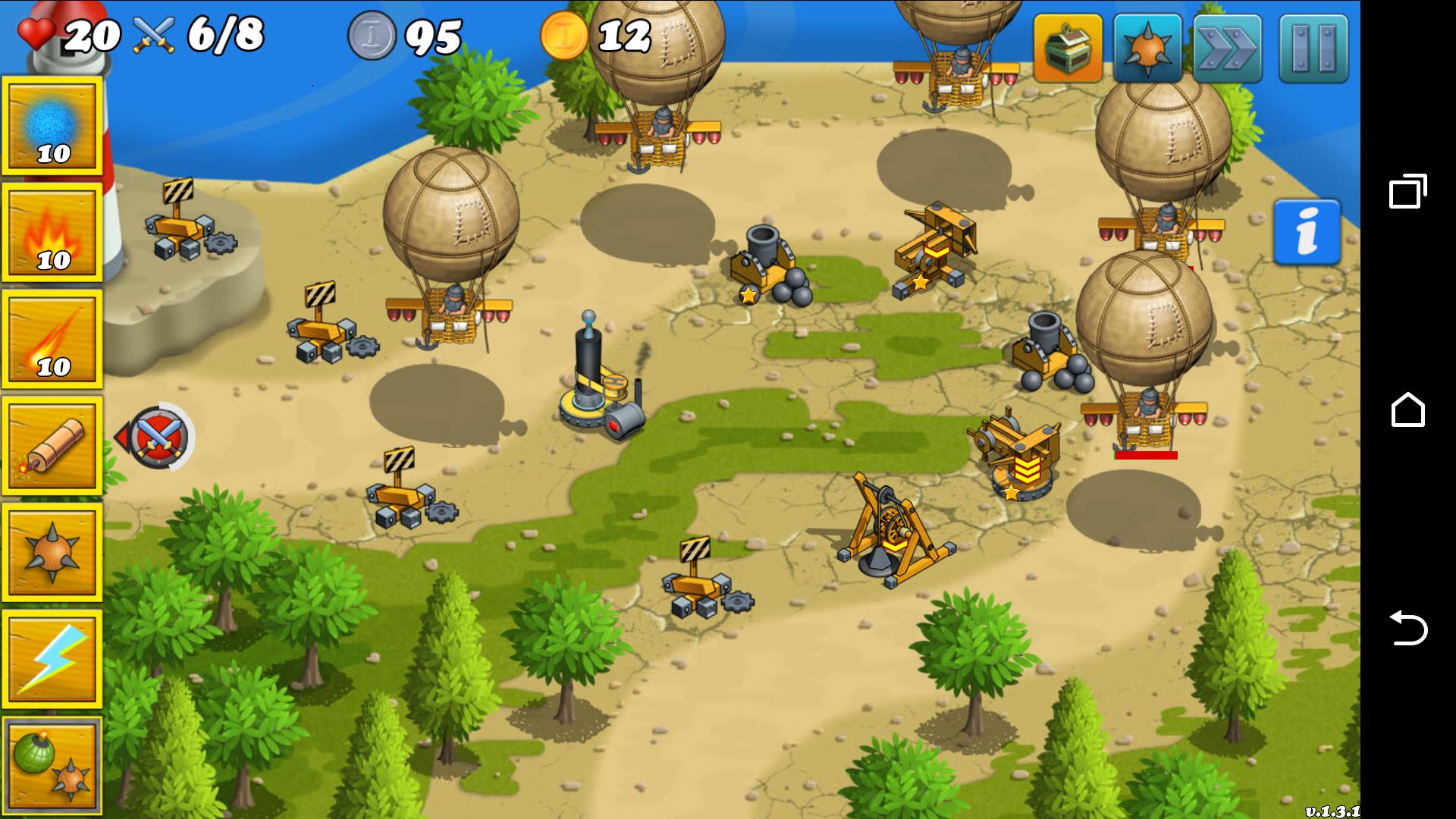1456x819 pixels.
Task: Choose the grenade and mine combo
Action: click(x=52, y=765)
